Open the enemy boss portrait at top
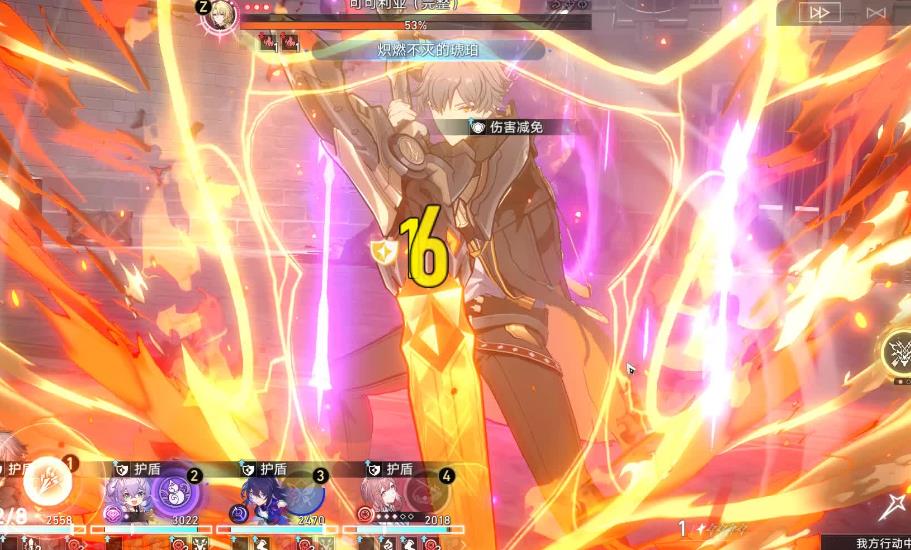Viewport: 911px width, 550px height. click(x=218, y=16)
